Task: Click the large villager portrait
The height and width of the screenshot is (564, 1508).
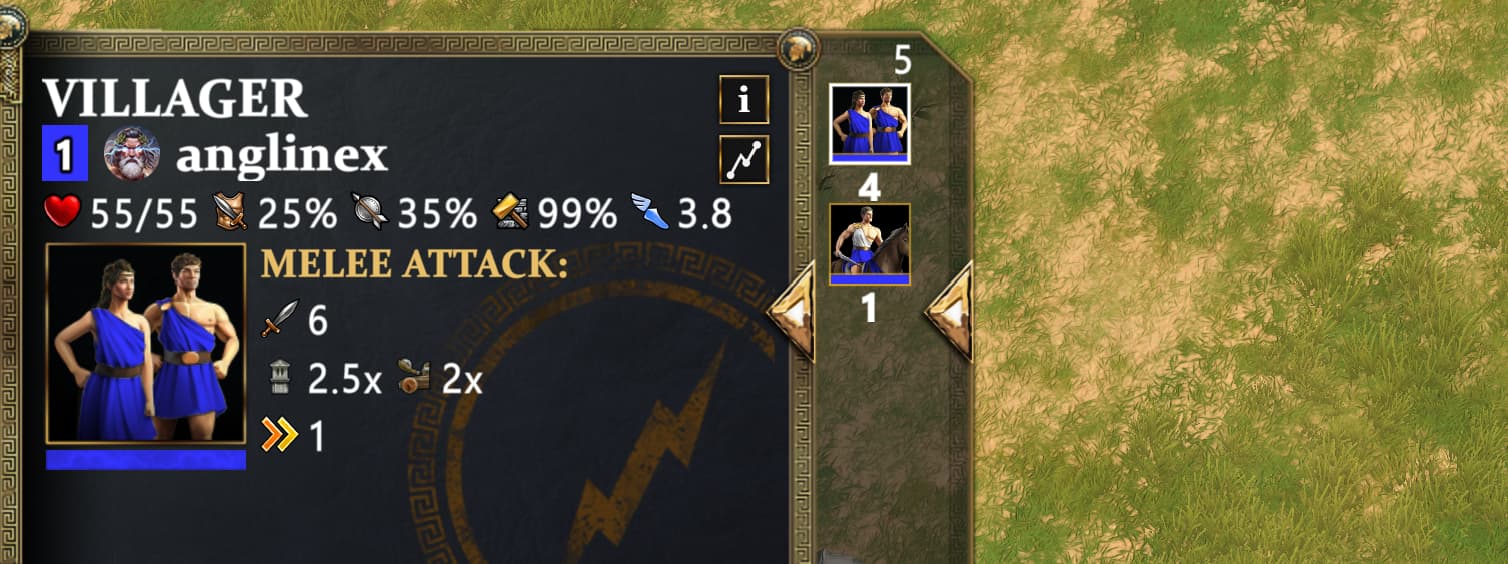Action: (146, 343)
